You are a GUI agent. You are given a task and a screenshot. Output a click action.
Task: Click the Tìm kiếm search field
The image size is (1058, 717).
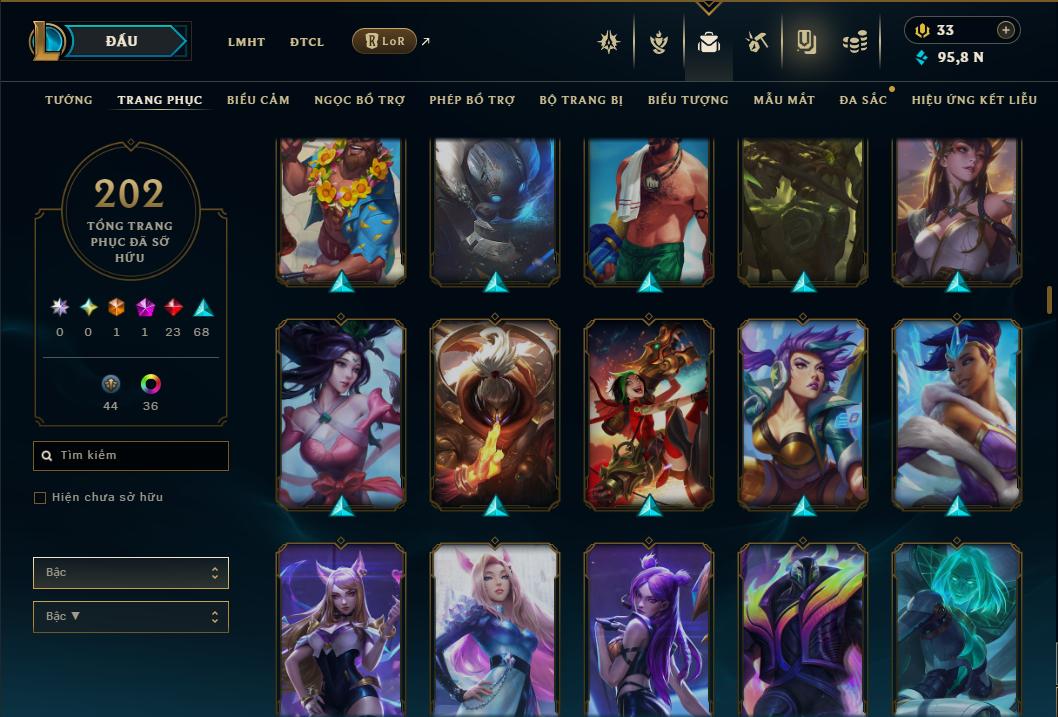131,456
